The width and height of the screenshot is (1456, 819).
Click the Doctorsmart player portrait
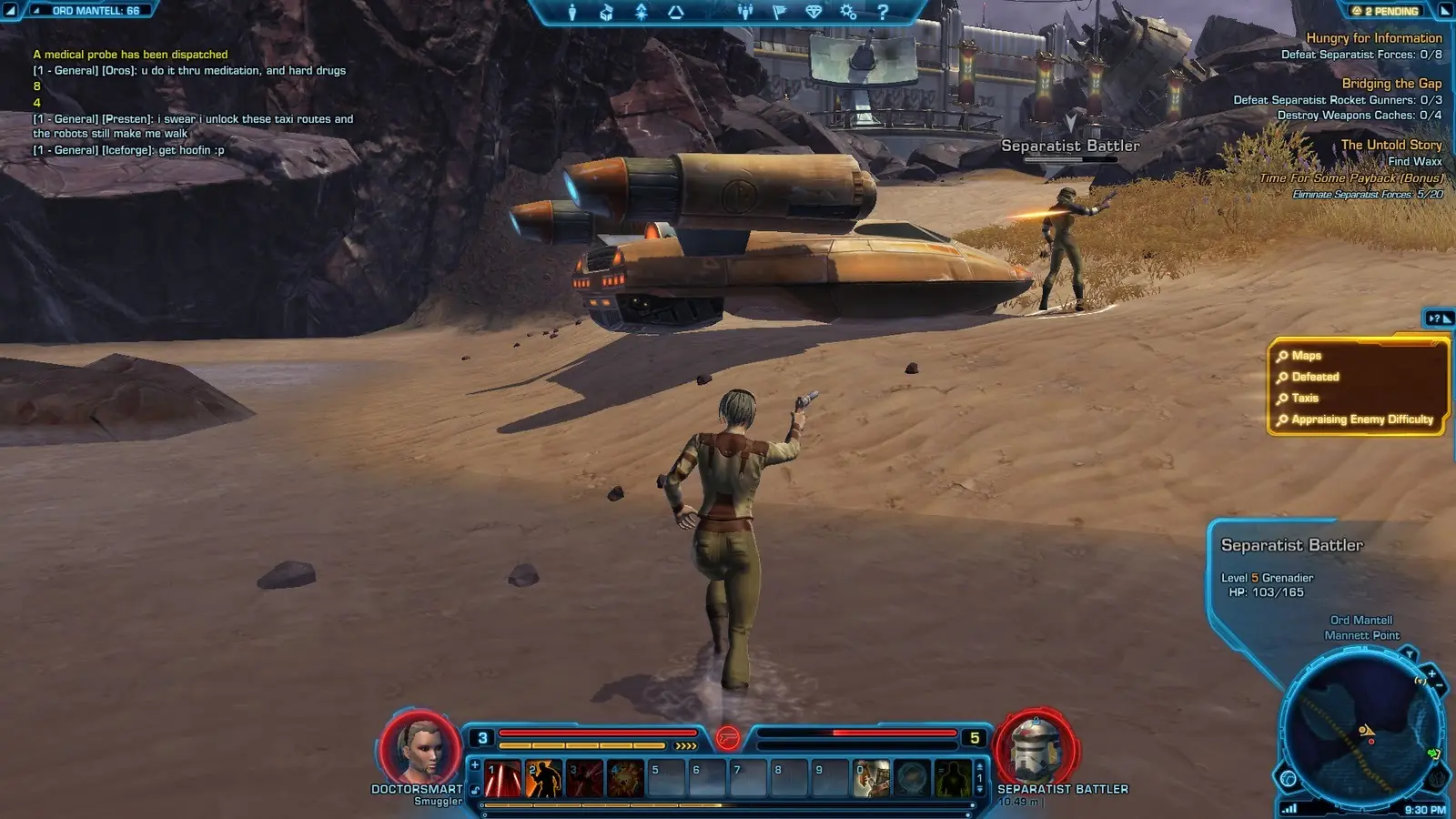click(x=420, y=748)
